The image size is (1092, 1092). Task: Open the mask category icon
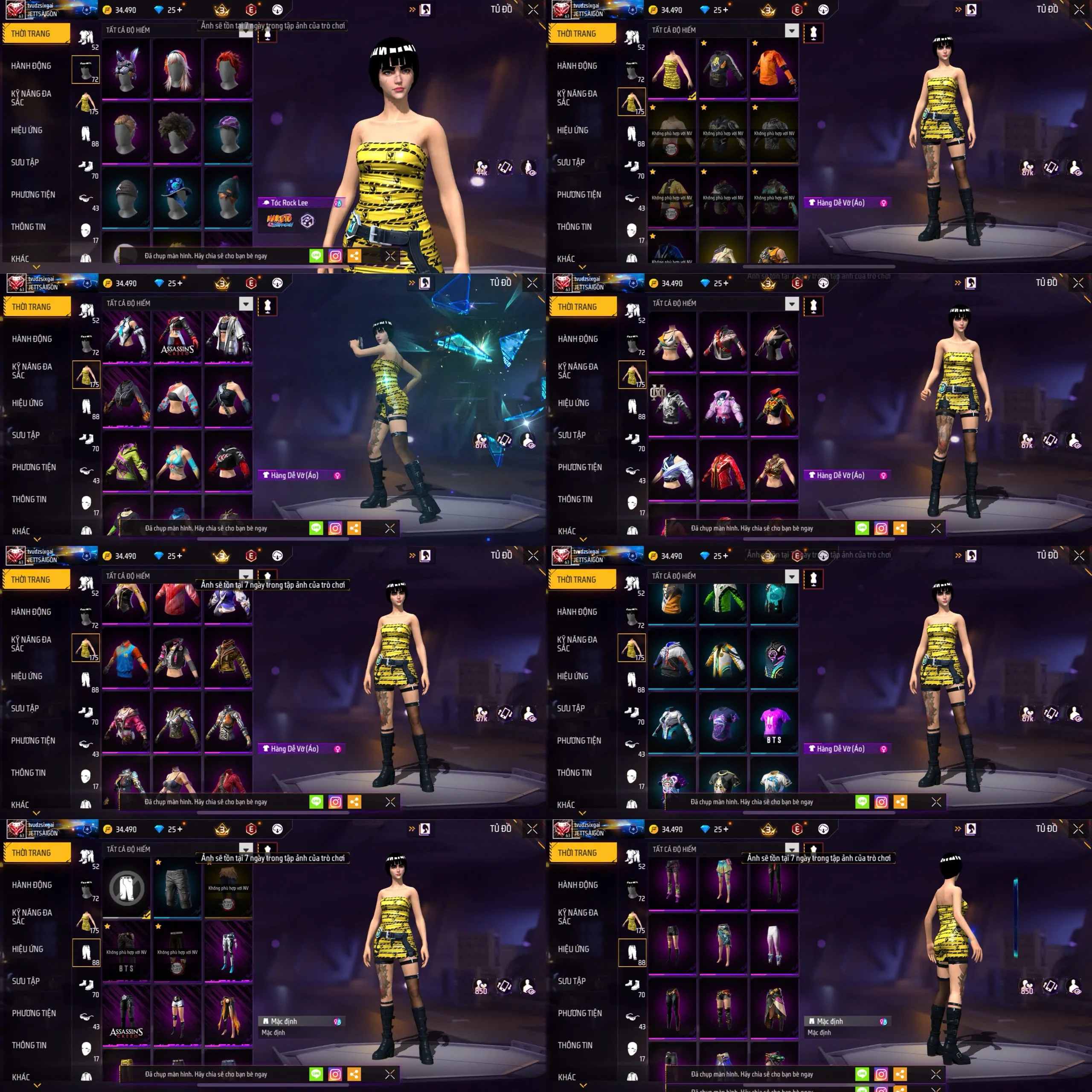[x=86, y=229]
